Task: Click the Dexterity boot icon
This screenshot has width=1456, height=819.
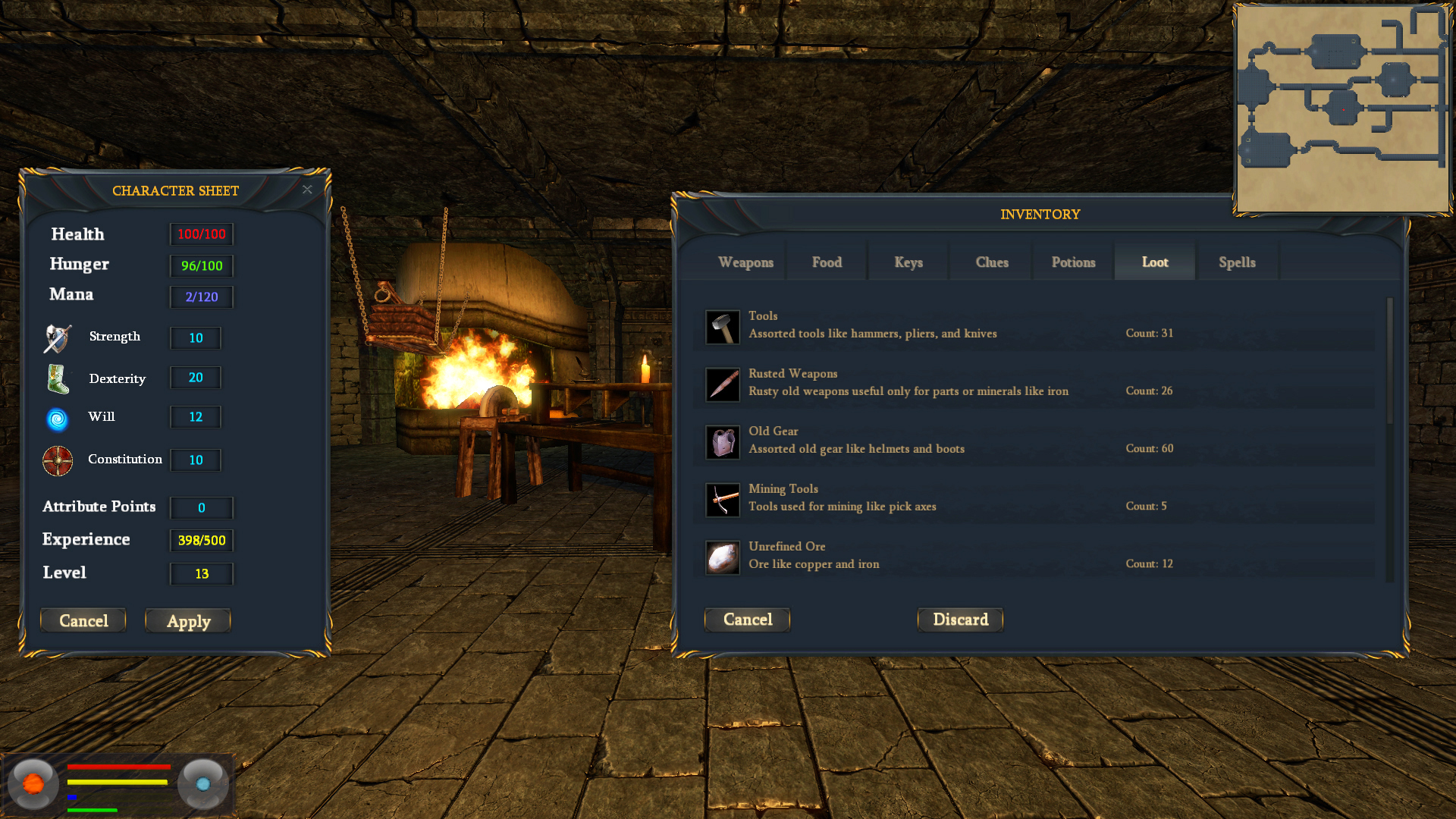Action: click(x=58, y=379)
